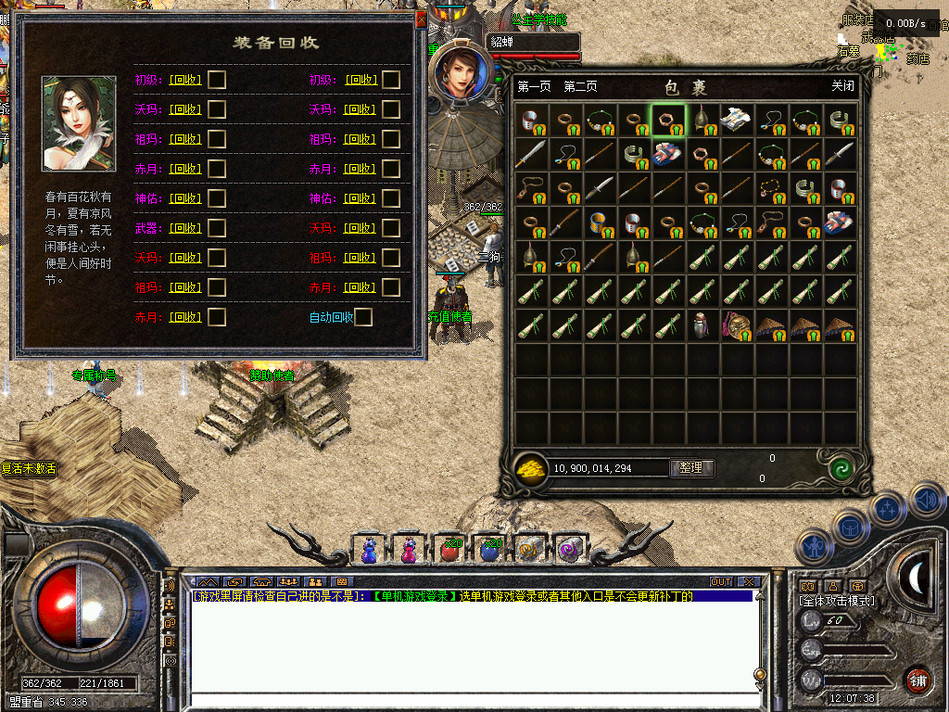949x712 pixels.
Task: Open the red 铺 shop button
Action: point(917,679)
